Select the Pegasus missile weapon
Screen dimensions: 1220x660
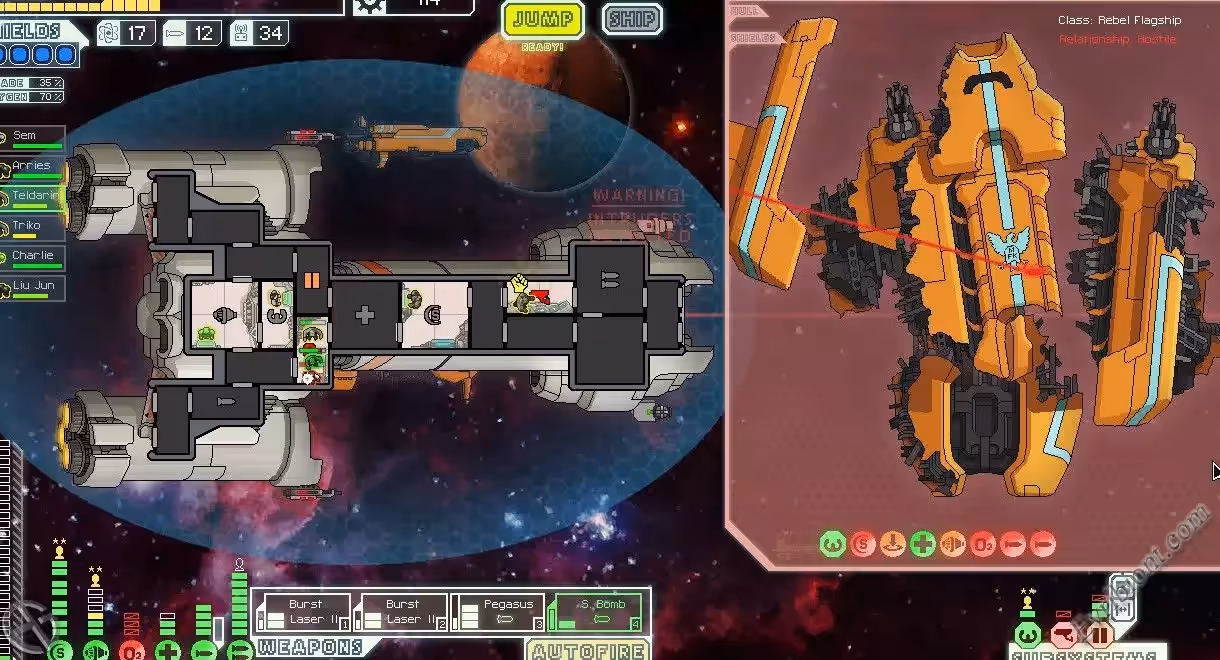click(499, 612)
